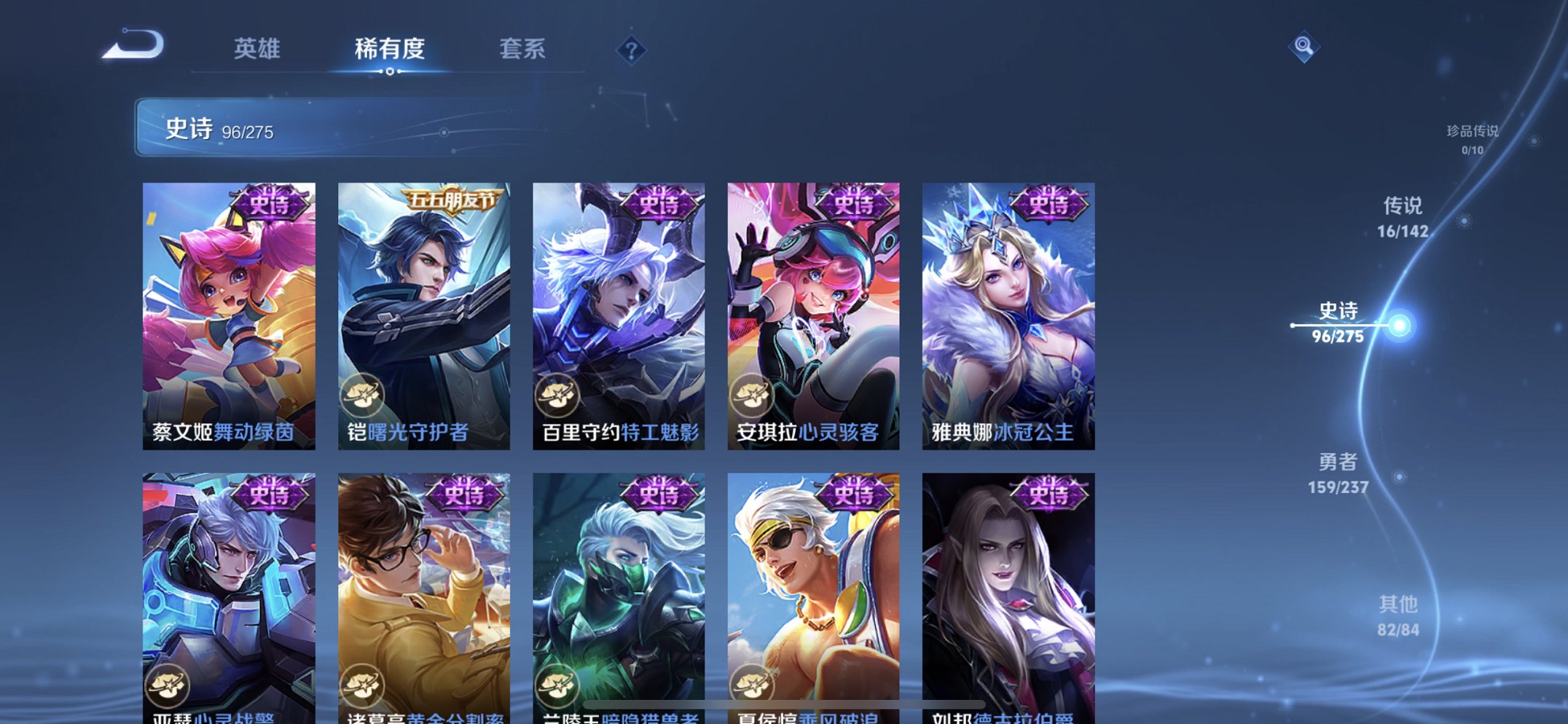This screenshot has width=1568, height=724.
Task: Open the help question mark icon
Action: 631,50
